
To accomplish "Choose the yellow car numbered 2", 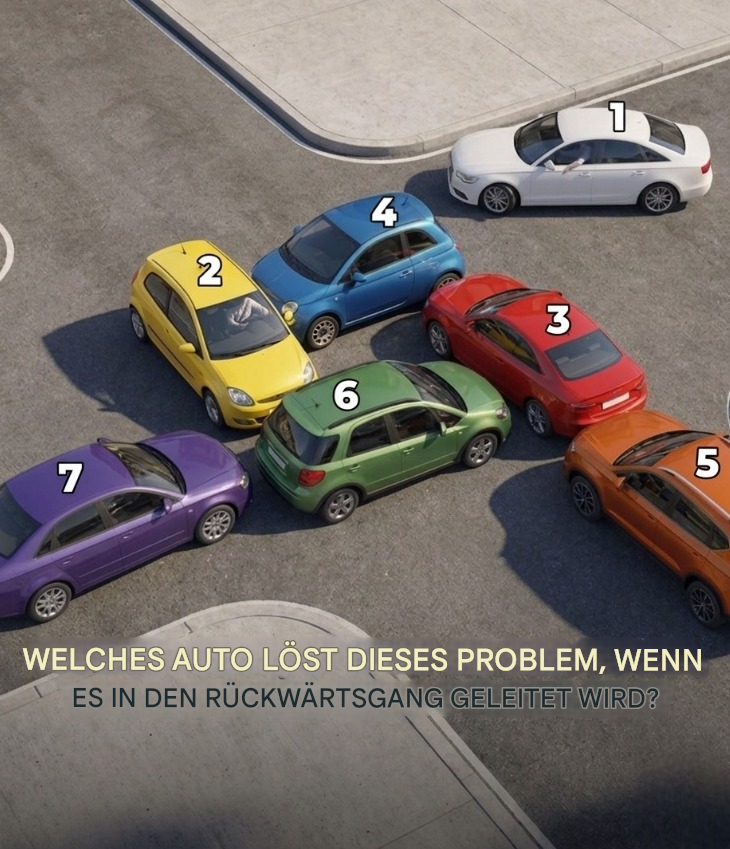I will 216,330.
